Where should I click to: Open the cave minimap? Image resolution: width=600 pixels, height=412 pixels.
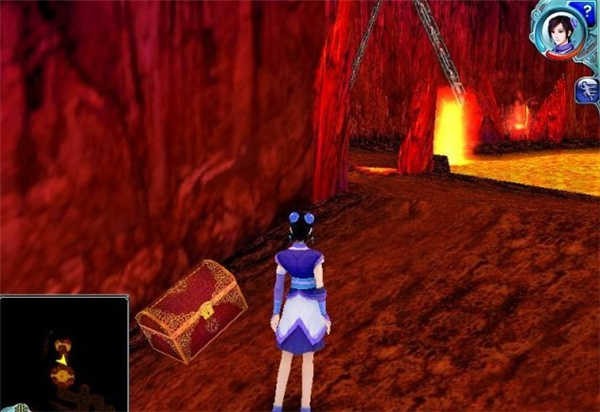pos(64,353)
